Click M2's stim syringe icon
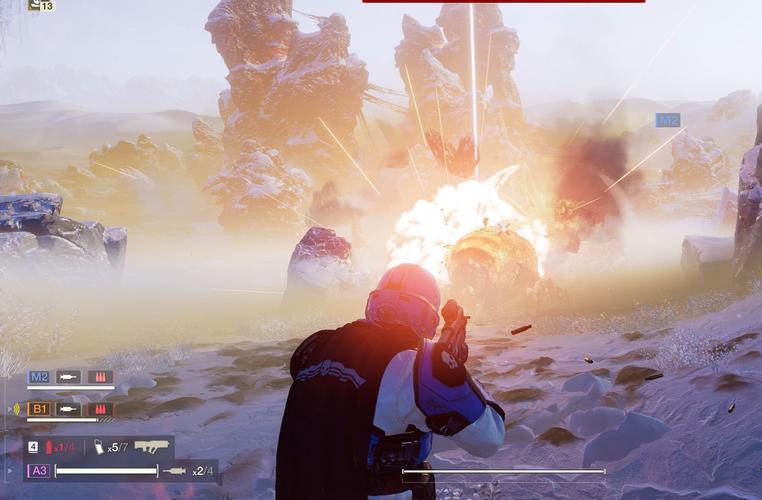The width and height of the screenshot is (762, 500). coord(69,377)
